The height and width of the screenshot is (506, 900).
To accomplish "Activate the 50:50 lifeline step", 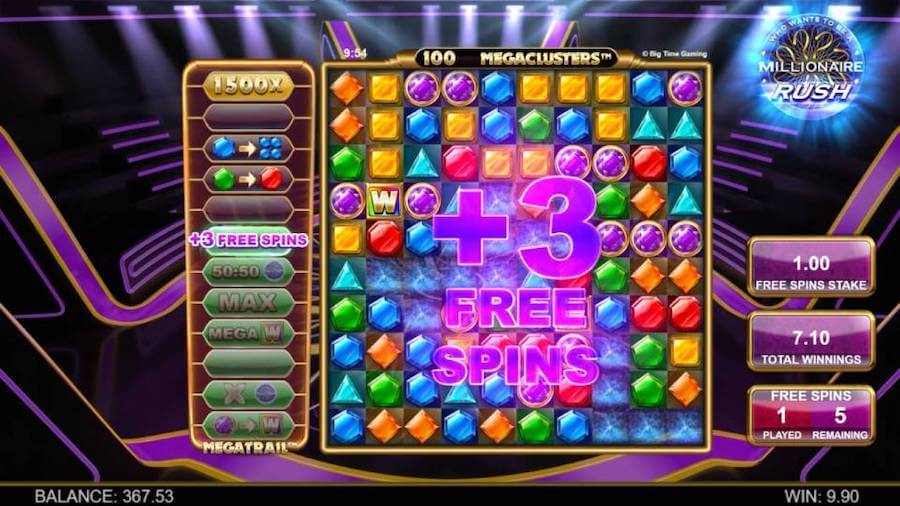I will [248, 271].
